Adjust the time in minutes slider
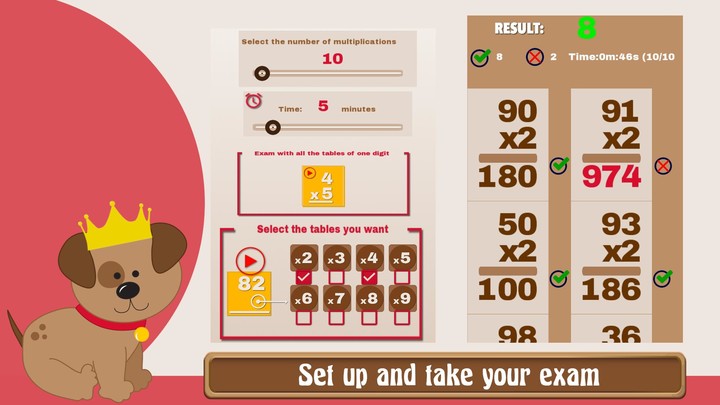This screenshot has width=720, height=405. tap(272, 127)
